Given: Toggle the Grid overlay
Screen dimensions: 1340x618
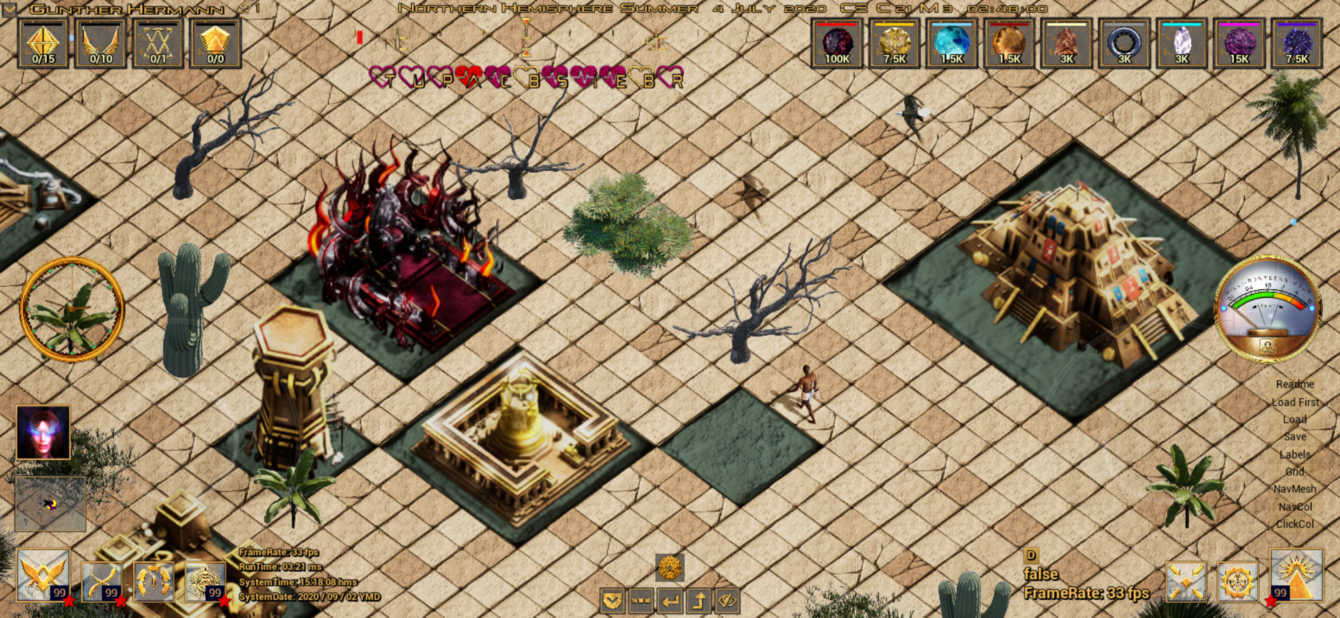Looking at the screenshot, I should pyautogui.click(x=1295, y=472).
